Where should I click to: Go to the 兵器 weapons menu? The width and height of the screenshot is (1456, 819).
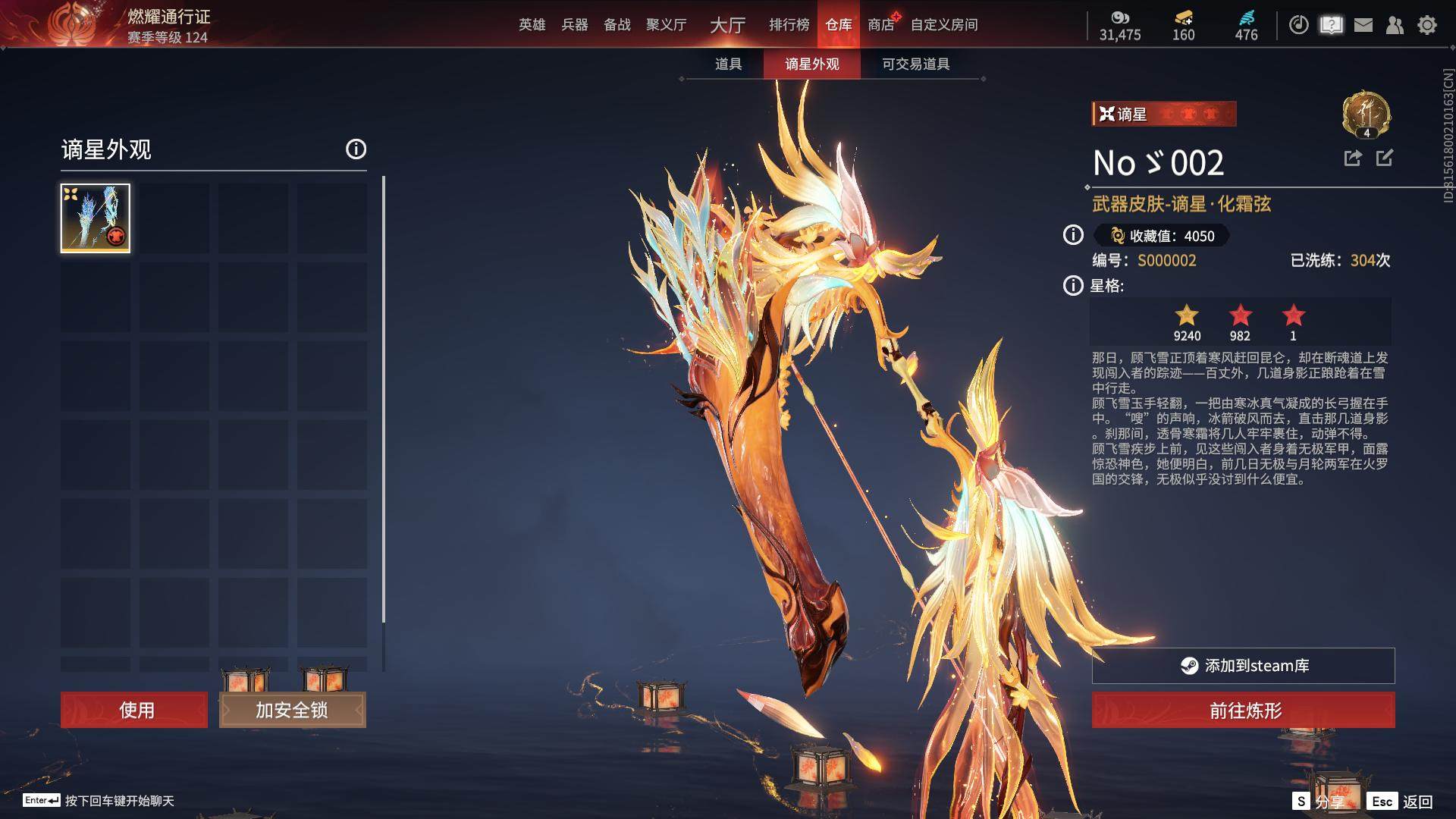click(x=574, y=25)
